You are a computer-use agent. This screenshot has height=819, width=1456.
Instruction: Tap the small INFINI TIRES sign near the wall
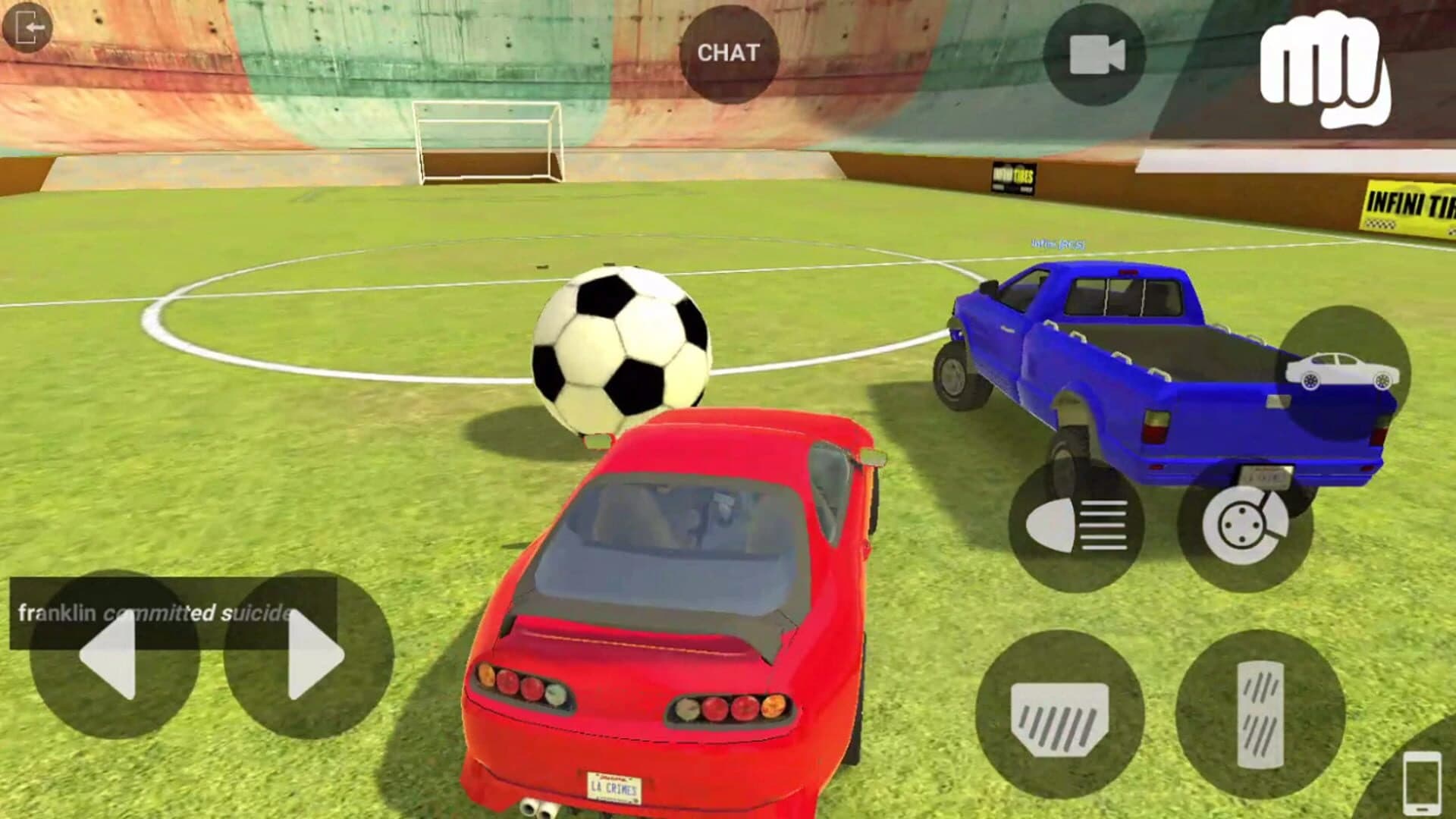(x=1015, y=176)
